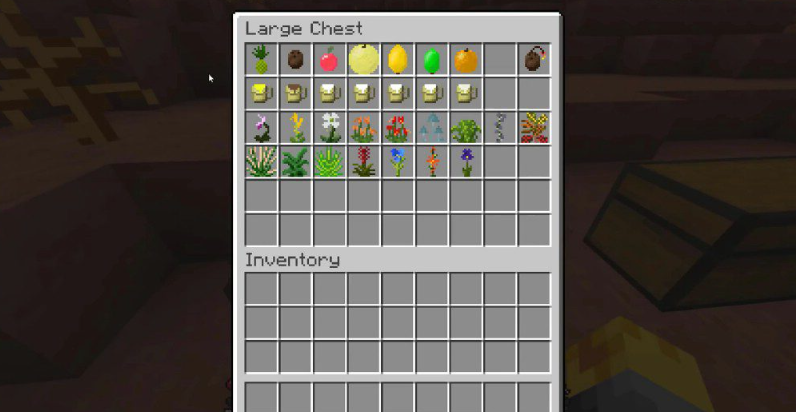Pick up the blue flower
The image size is (796, 412).
coord(397,162)
